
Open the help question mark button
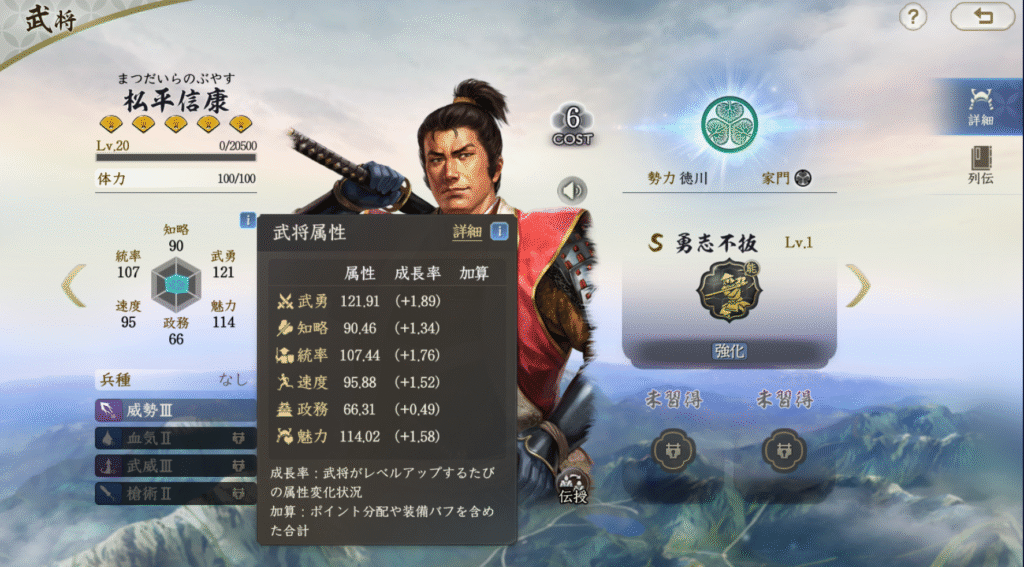(913, 17)
